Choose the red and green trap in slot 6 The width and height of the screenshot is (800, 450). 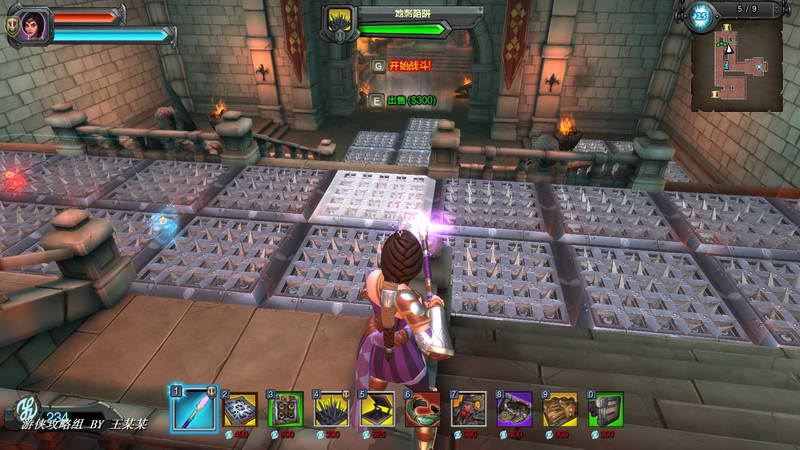[x=423, y=409]
